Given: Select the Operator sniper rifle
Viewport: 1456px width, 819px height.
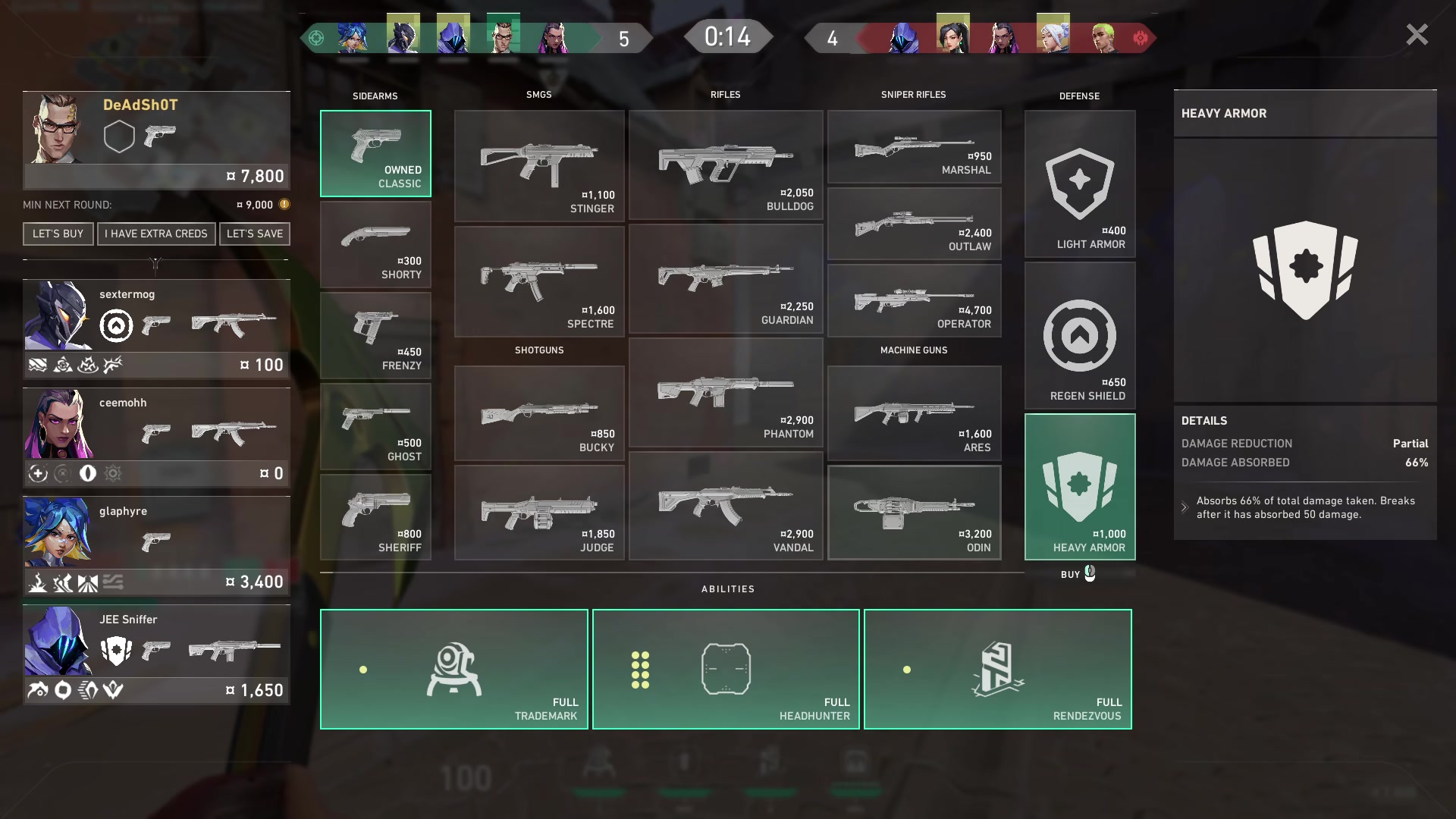Looking at the screenshot, I should point(914,300).
